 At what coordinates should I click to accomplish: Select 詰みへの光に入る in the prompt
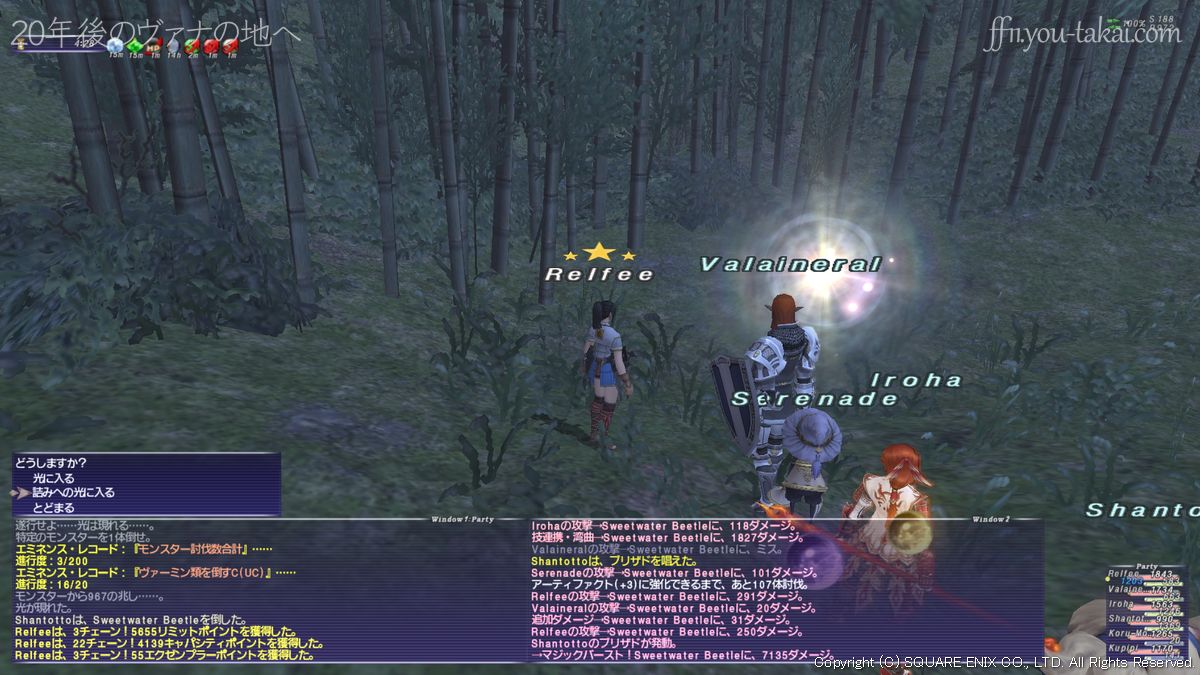tap(73, 493)
